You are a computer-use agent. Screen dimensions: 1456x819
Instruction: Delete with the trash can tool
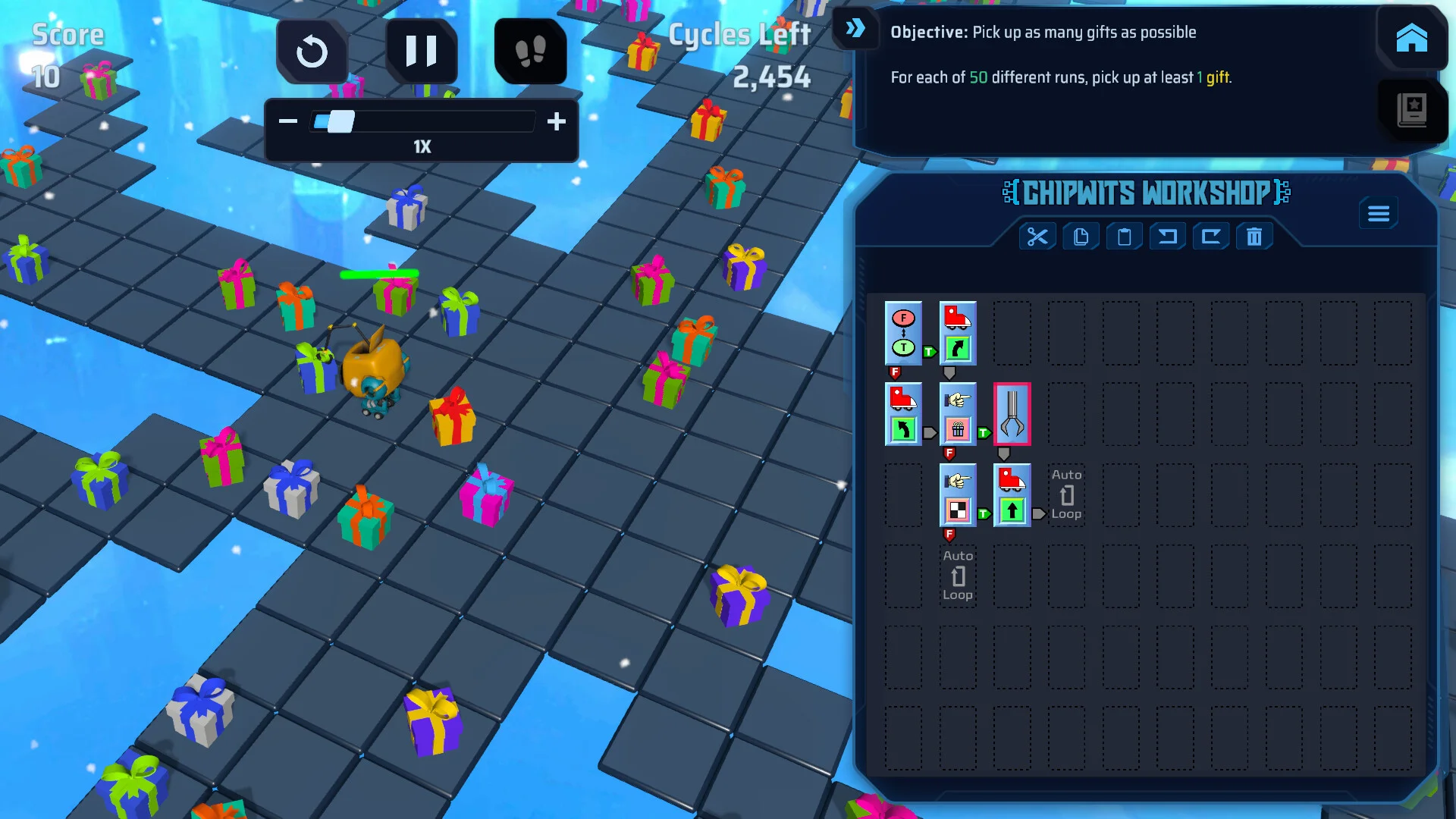tap(1254, 237)
